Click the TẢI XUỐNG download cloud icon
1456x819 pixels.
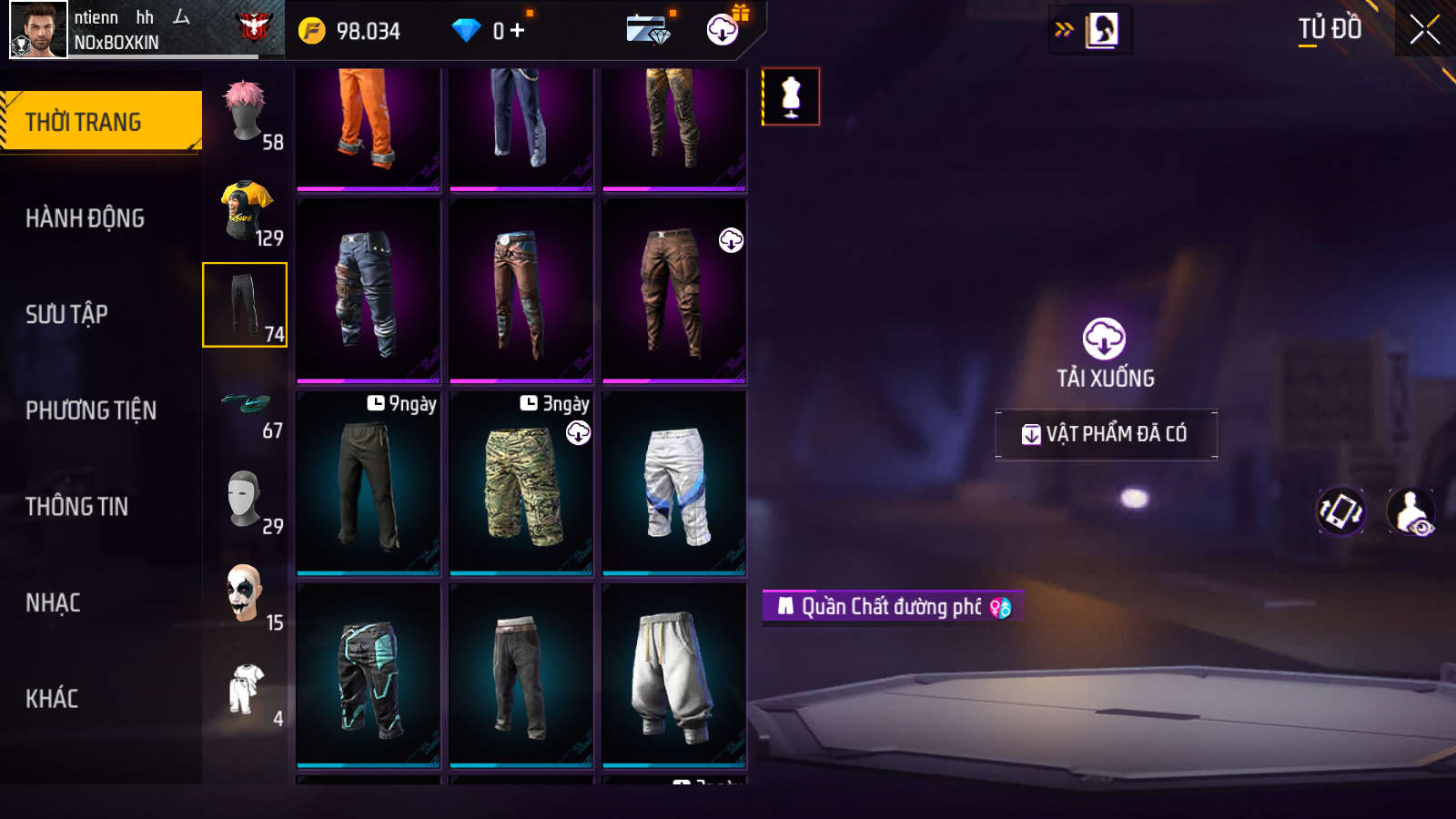1104,339
